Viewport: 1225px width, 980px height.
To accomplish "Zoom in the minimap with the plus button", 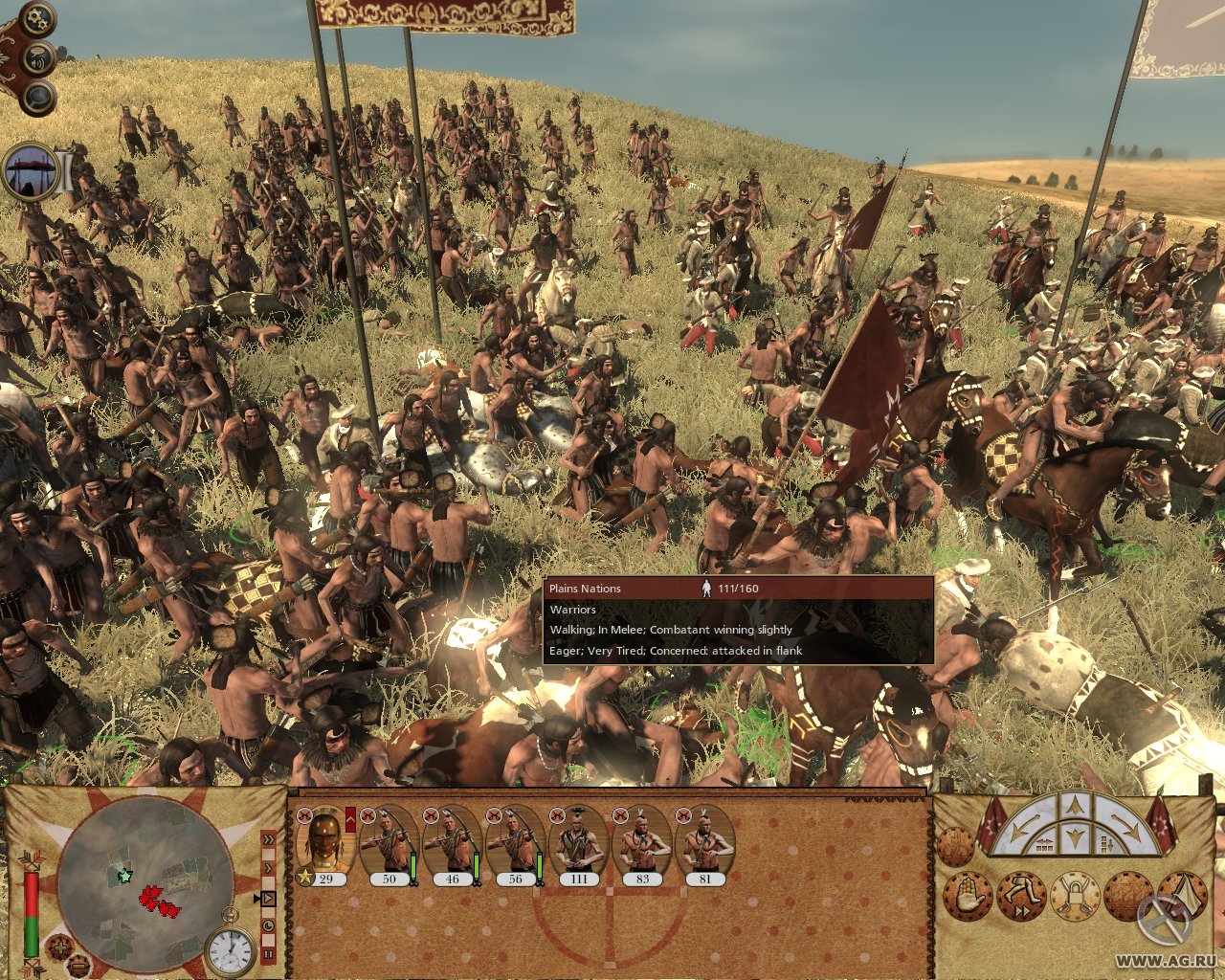I will point(60,947).
